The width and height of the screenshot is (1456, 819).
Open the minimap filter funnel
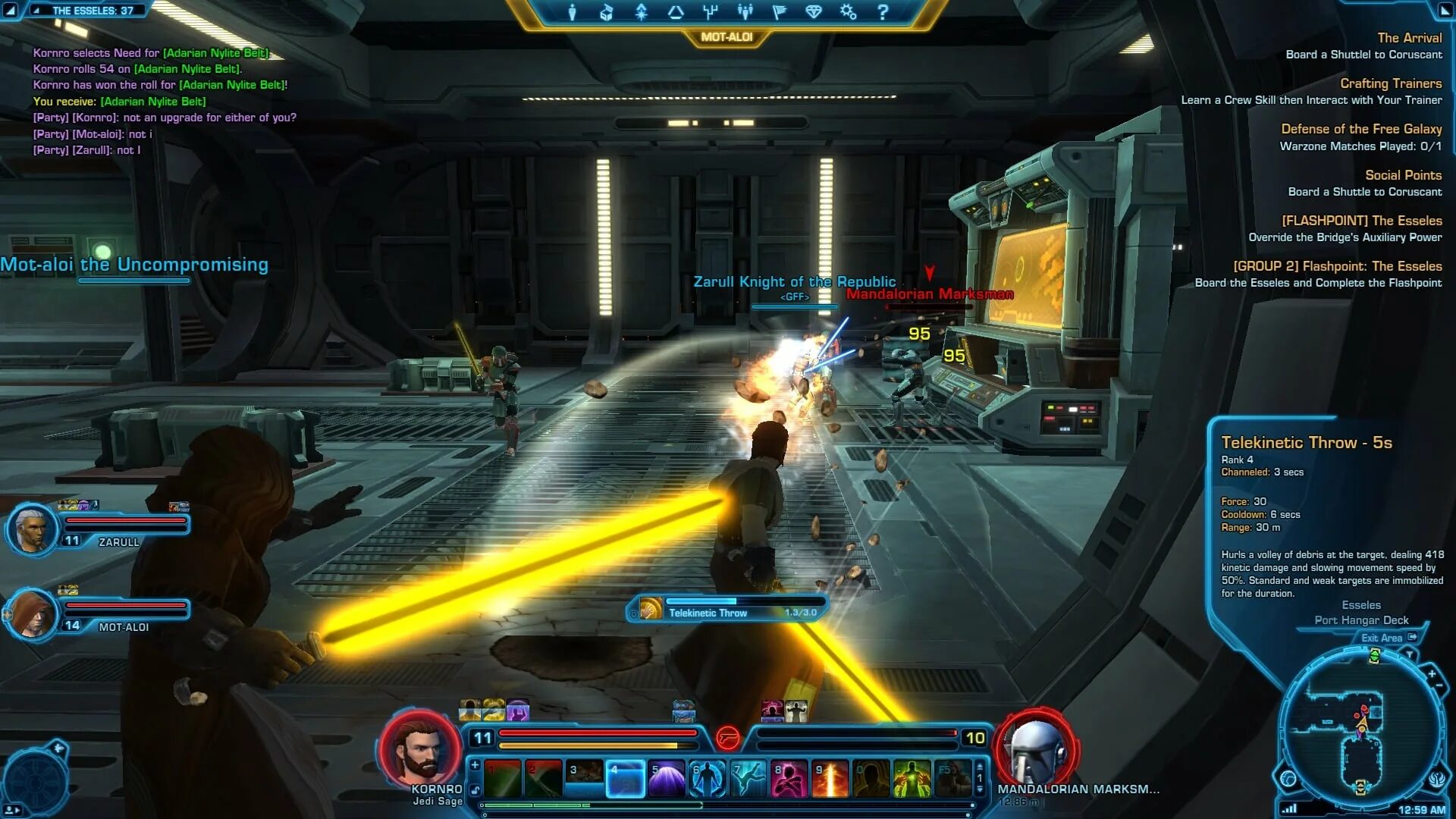[1410, 653]
